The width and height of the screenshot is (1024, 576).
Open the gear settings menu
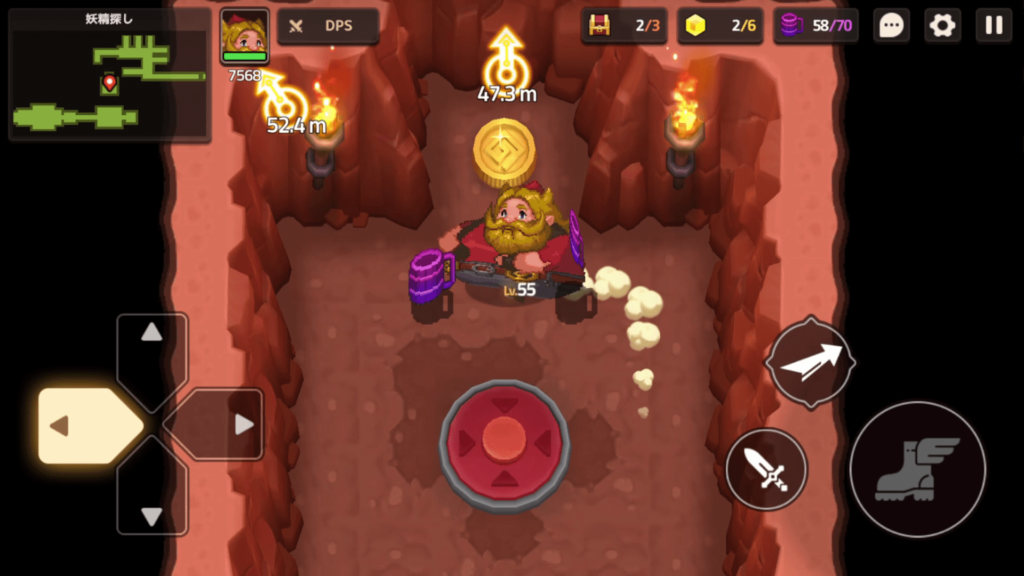[942, 26]
